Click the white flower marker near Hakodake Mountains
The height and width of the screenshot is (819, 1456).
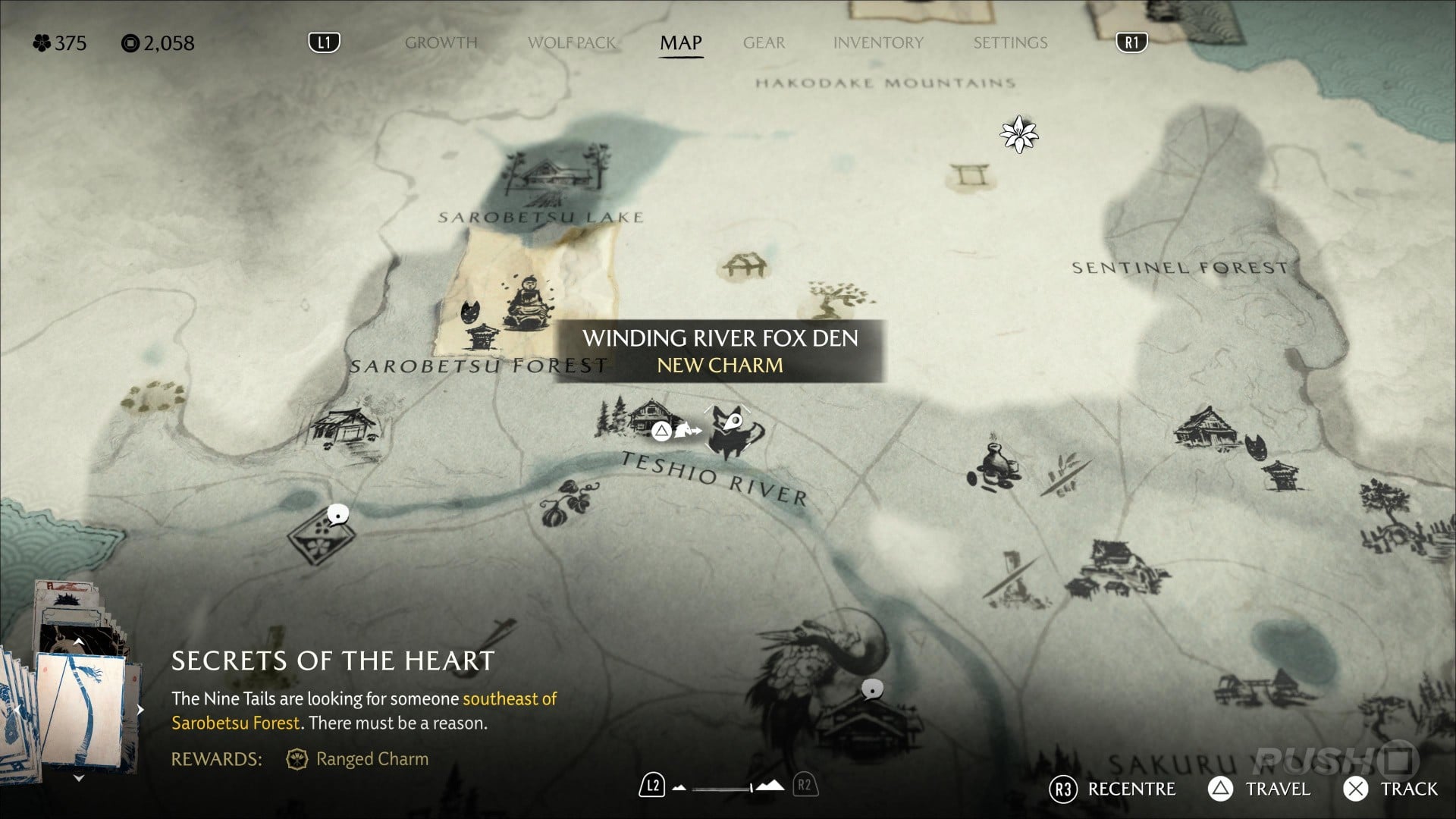point(1018,134)
